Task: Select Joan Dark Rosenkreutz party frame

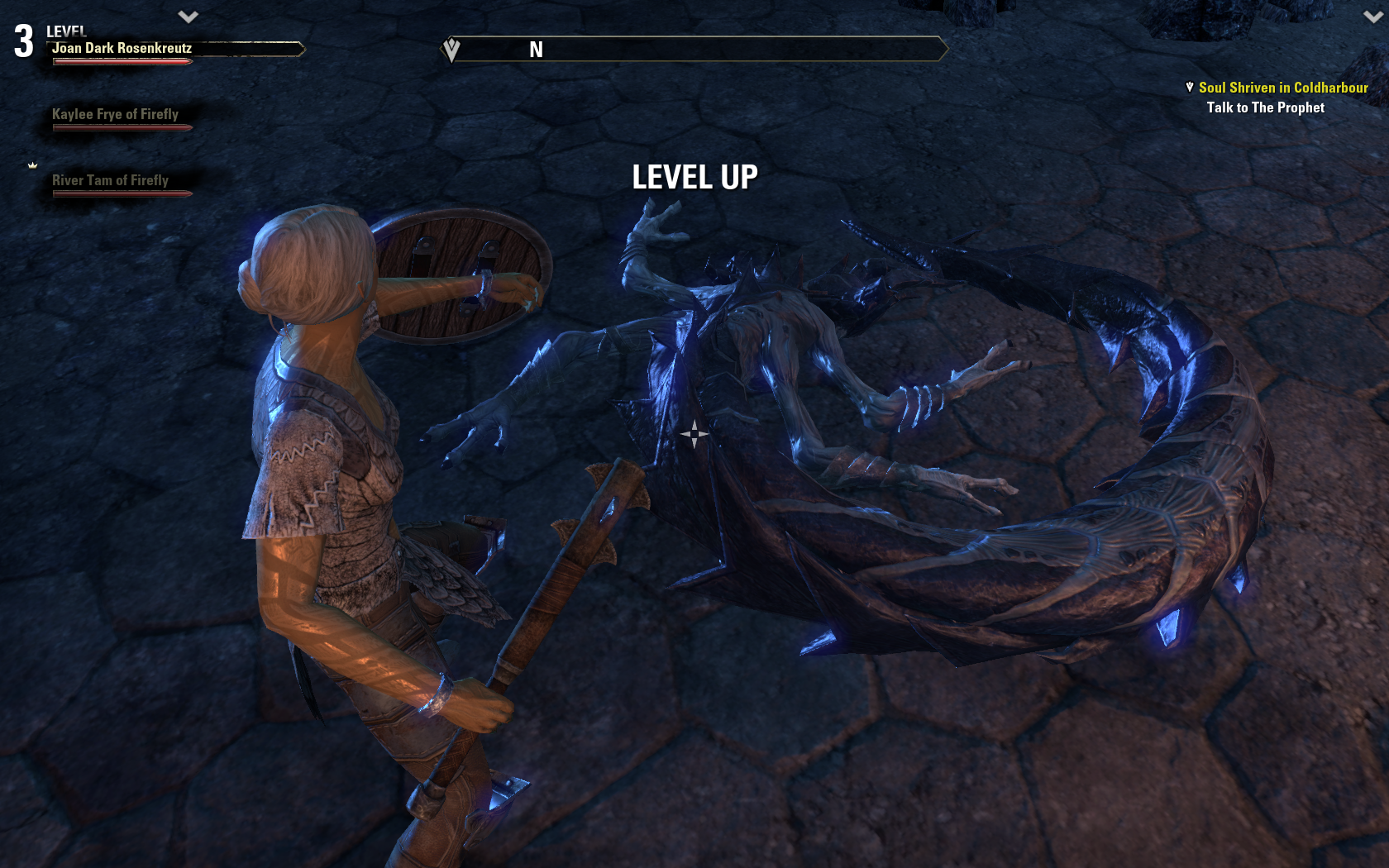Action: coord(122,49)
